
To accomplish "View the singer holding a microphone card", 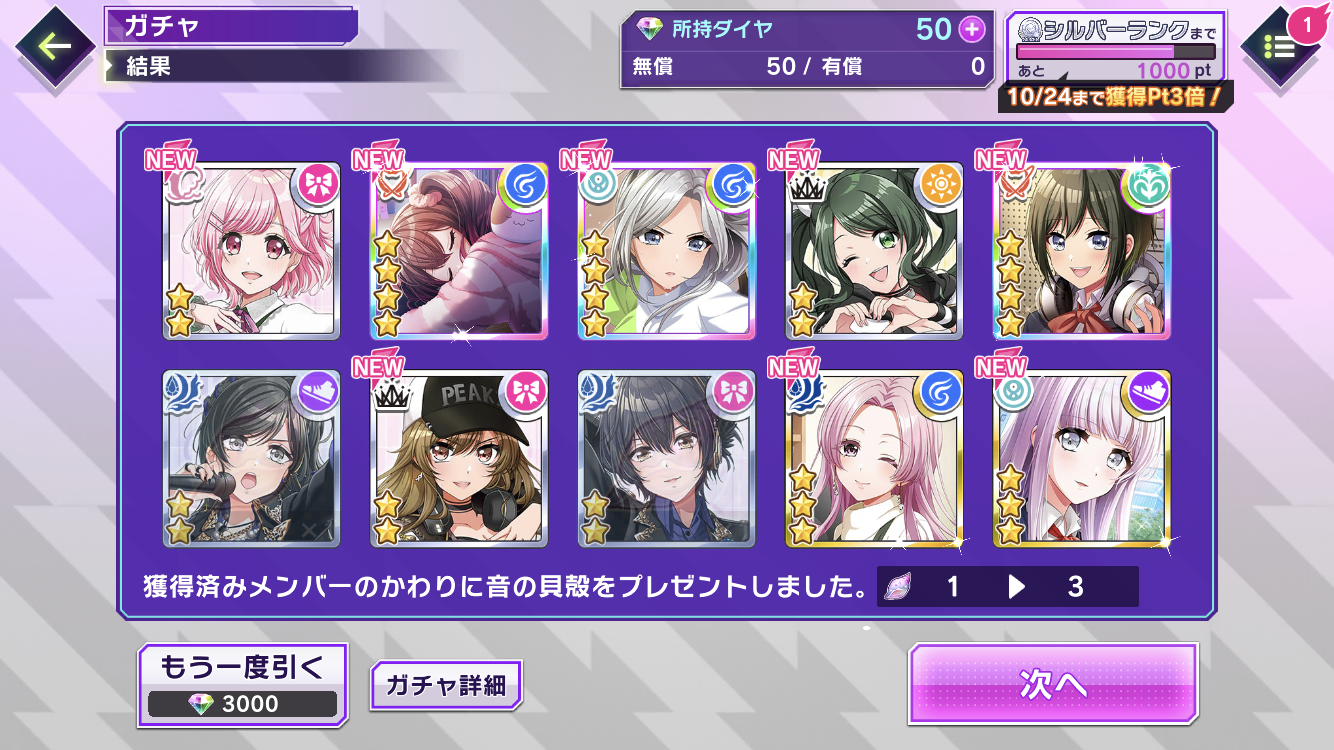I will (x=252, y=458).
